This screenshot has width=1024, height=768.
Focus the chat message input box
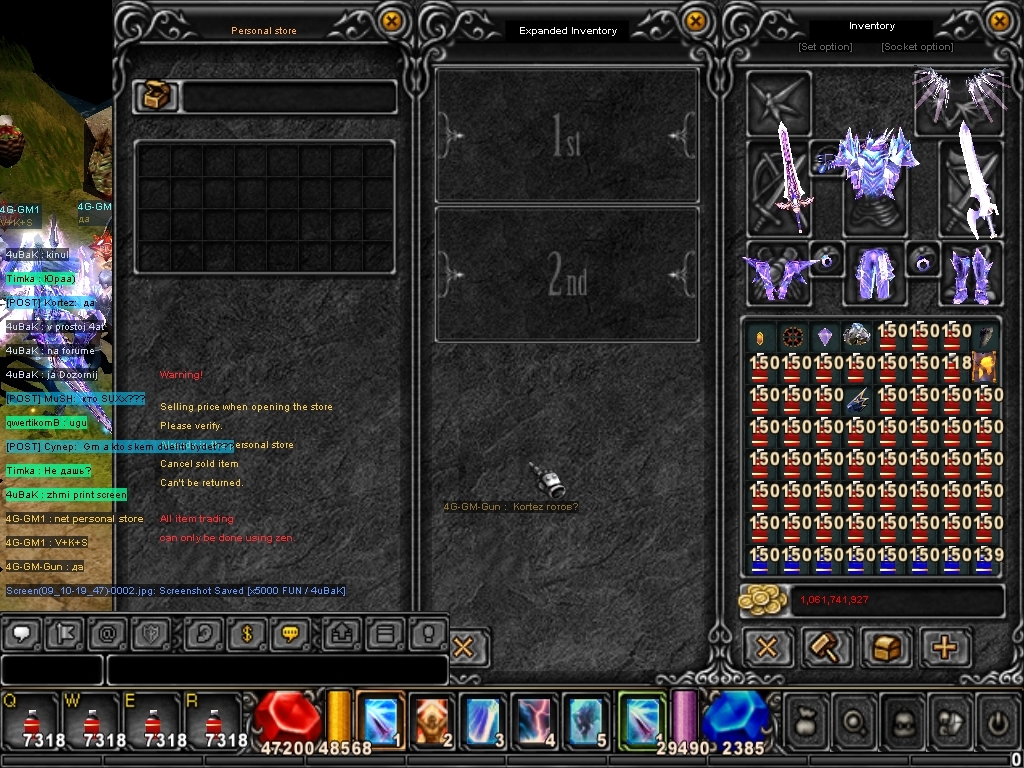coord(276,670)
